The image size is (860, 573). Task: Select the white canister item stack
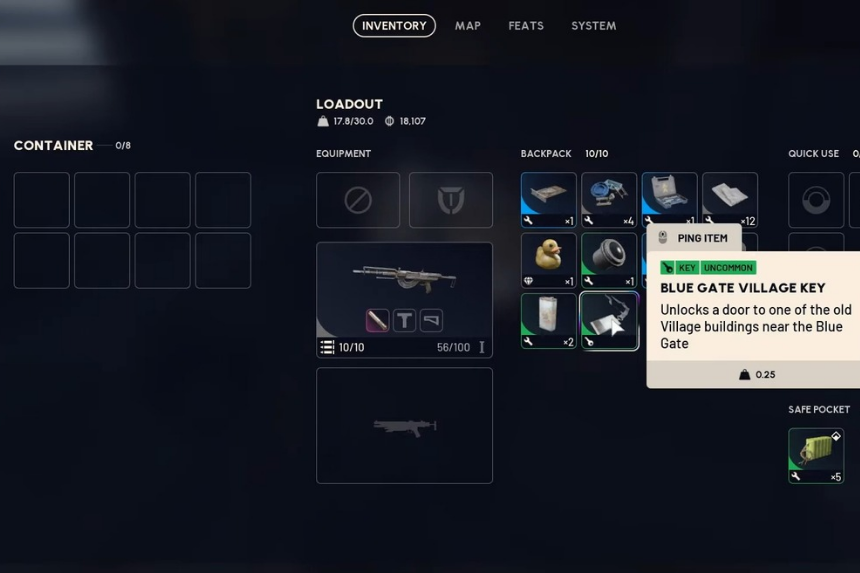(x=548, y=320)
